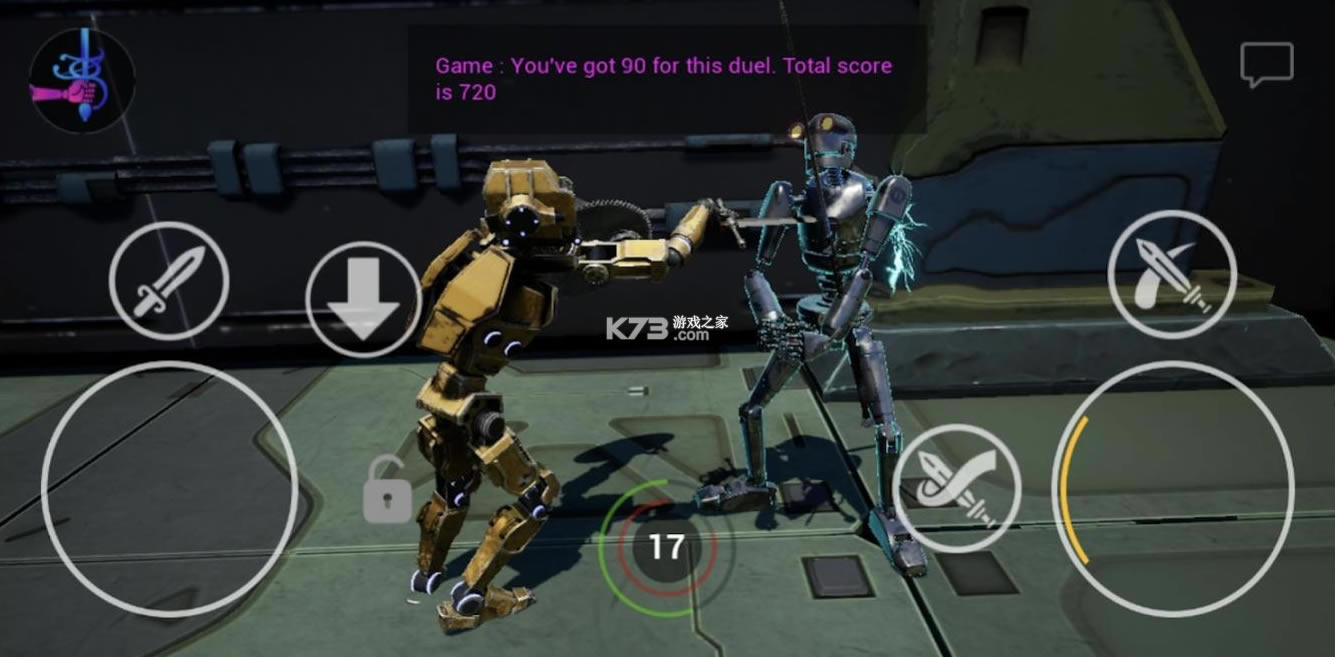Tap the left movement joystick circle
This screenshot has height=657, width=1335.
point(169,489)
